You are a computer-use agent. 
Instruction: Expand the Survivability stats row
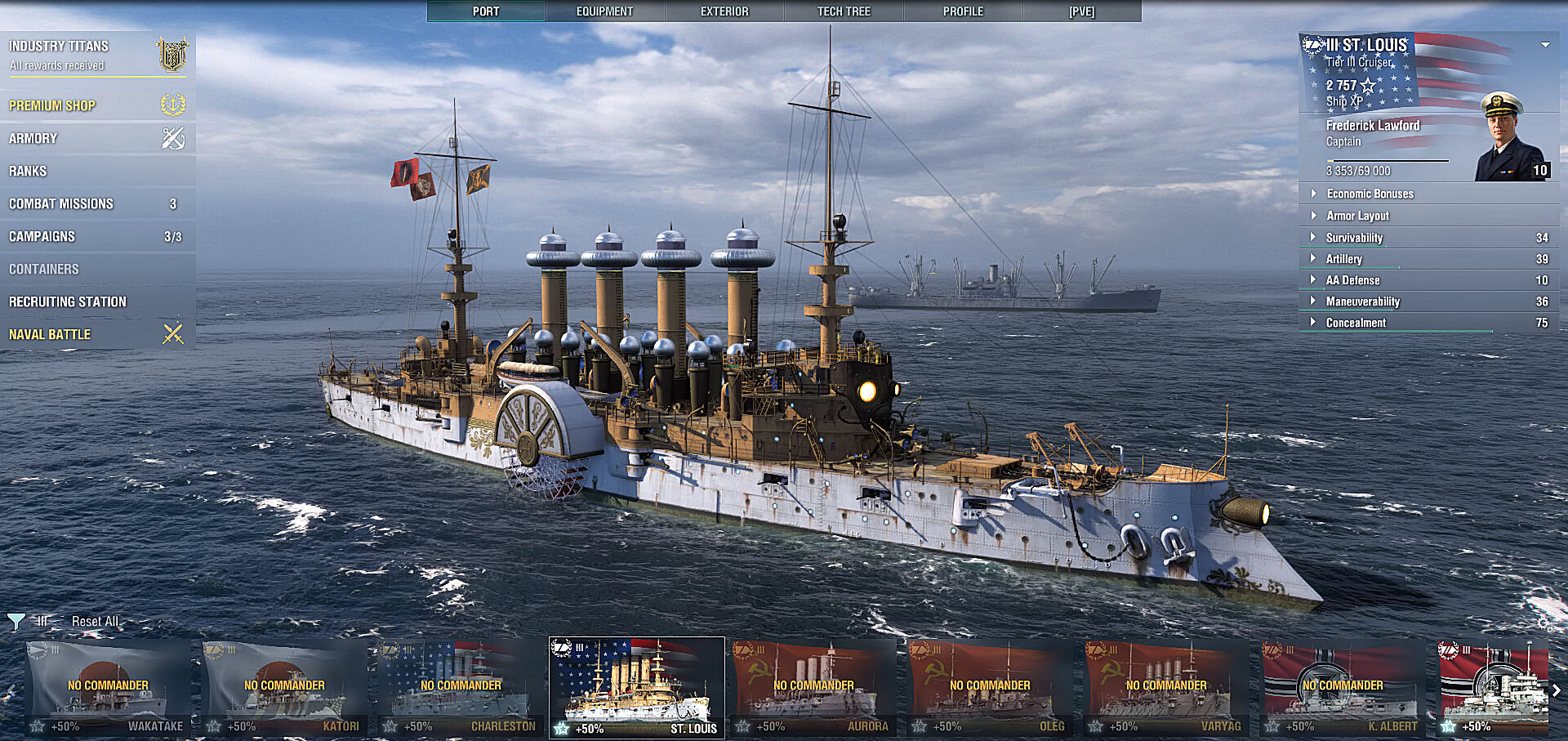(1354, 238)
